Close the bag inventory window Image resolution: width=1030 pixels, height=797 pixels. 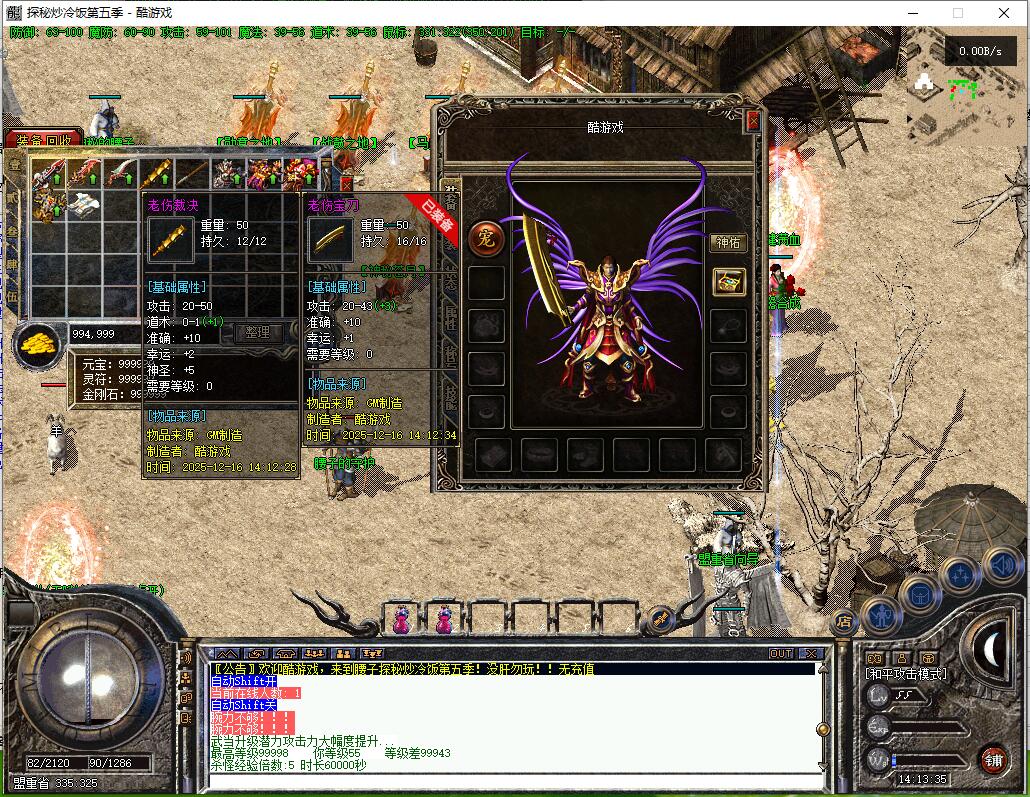[346, 184]
